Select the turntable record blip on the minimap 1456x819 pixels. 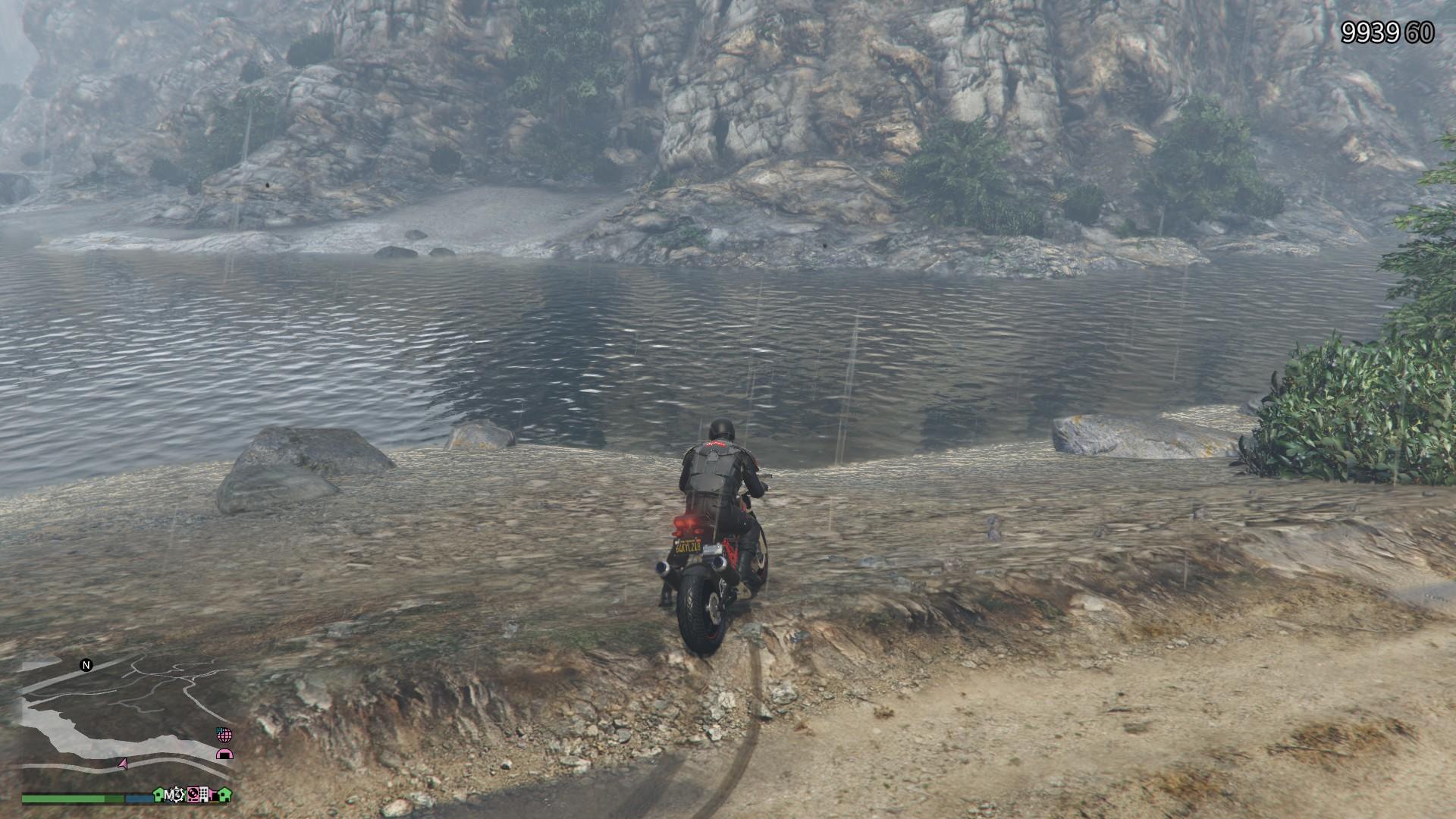(x=193, y=794)
